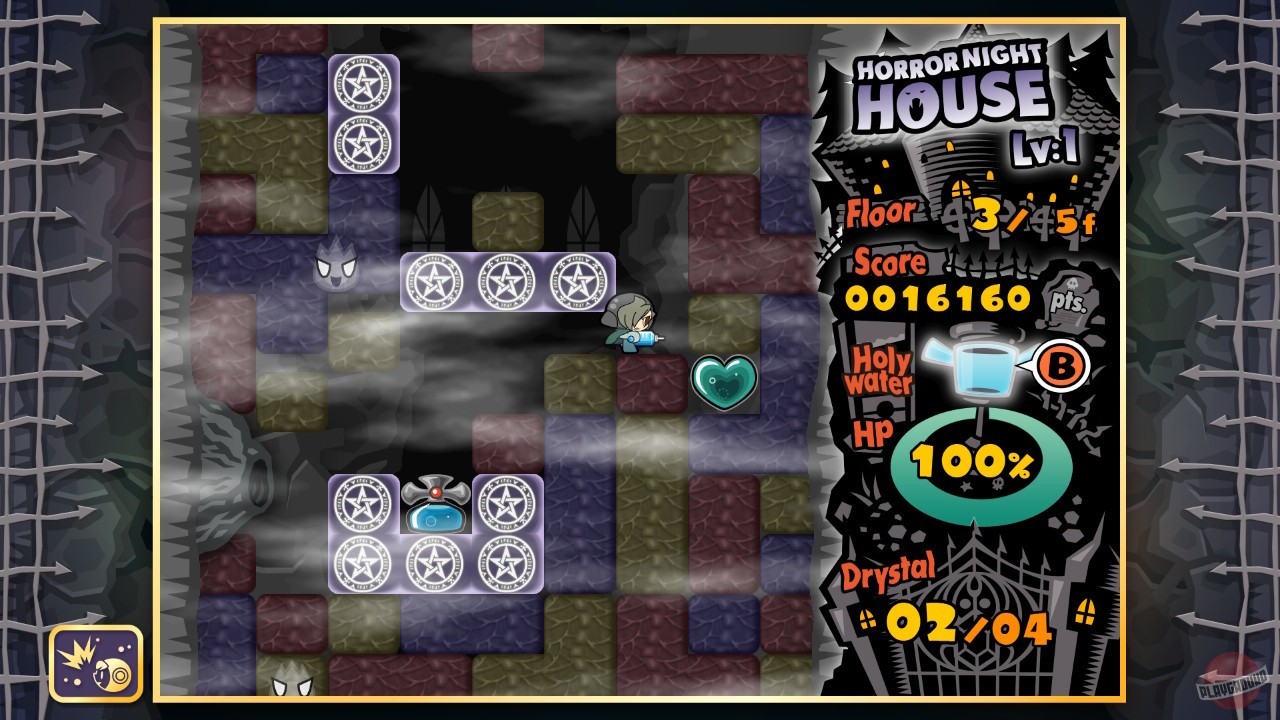Click the blue slime enemy
The image size is (1280, 720).
click(x=434, y=516)
